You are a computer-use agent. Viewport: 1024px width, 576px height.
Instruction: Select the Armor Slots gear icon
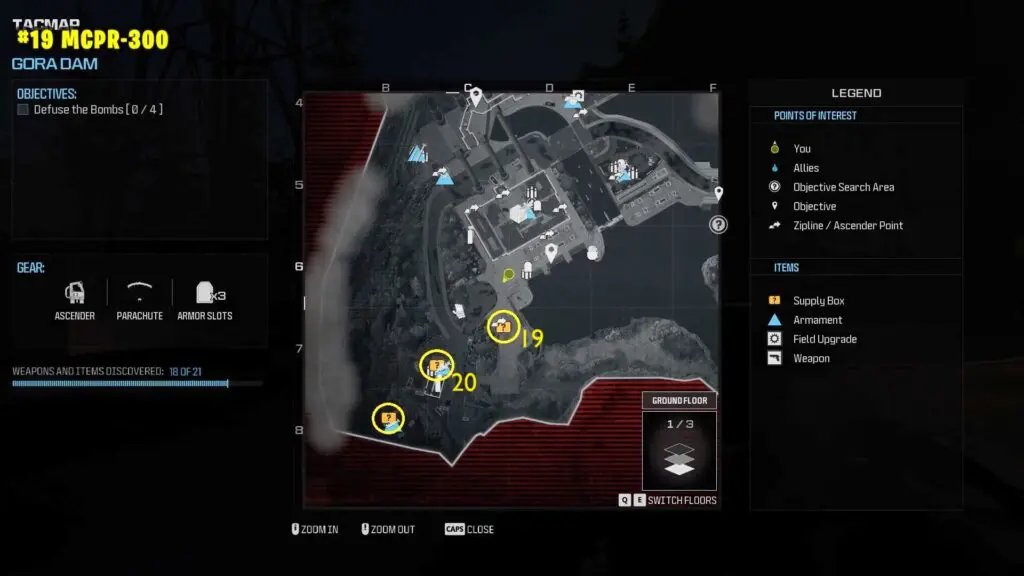click(206, 293)
